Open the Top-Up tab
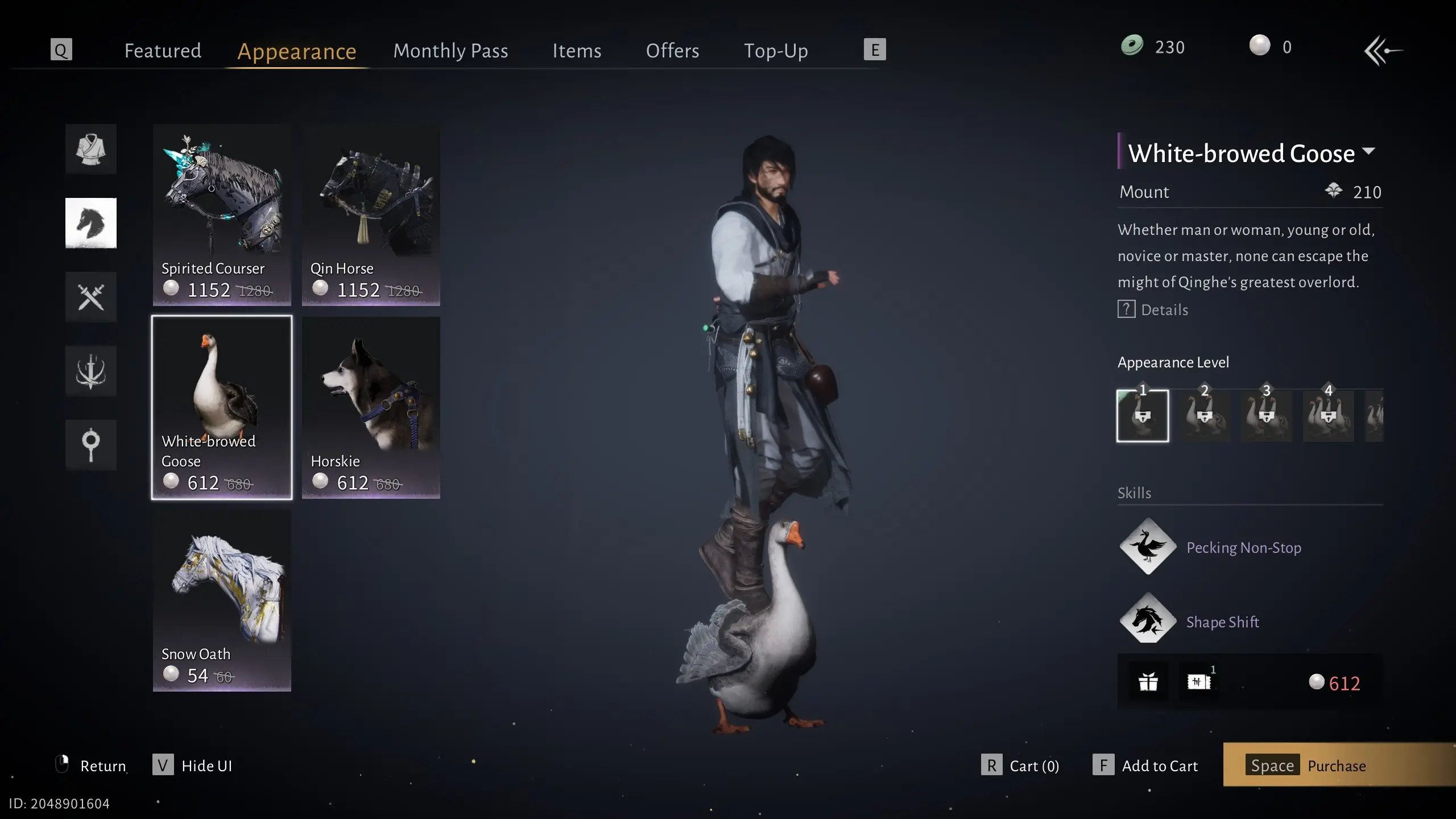 point(776,51)
